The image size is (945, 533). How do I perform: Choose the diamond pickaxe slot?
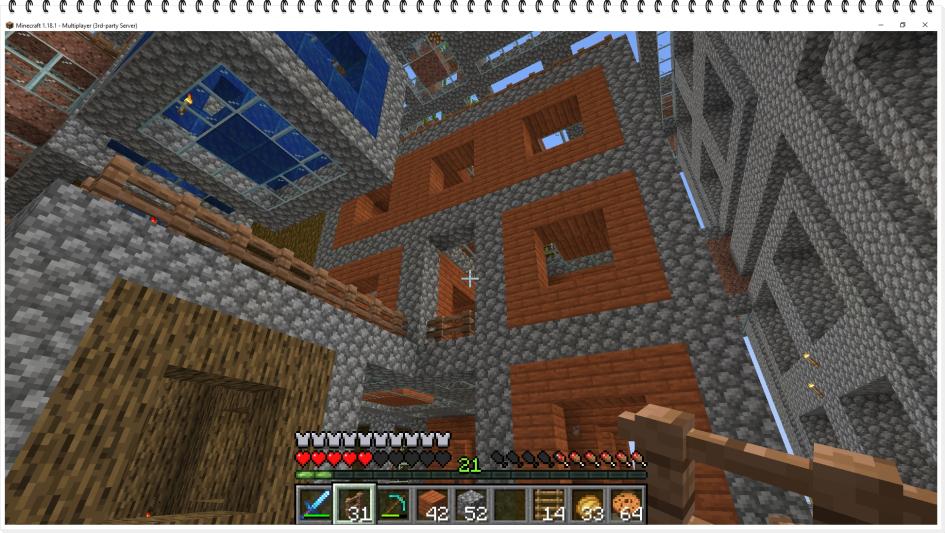[393, 505]
